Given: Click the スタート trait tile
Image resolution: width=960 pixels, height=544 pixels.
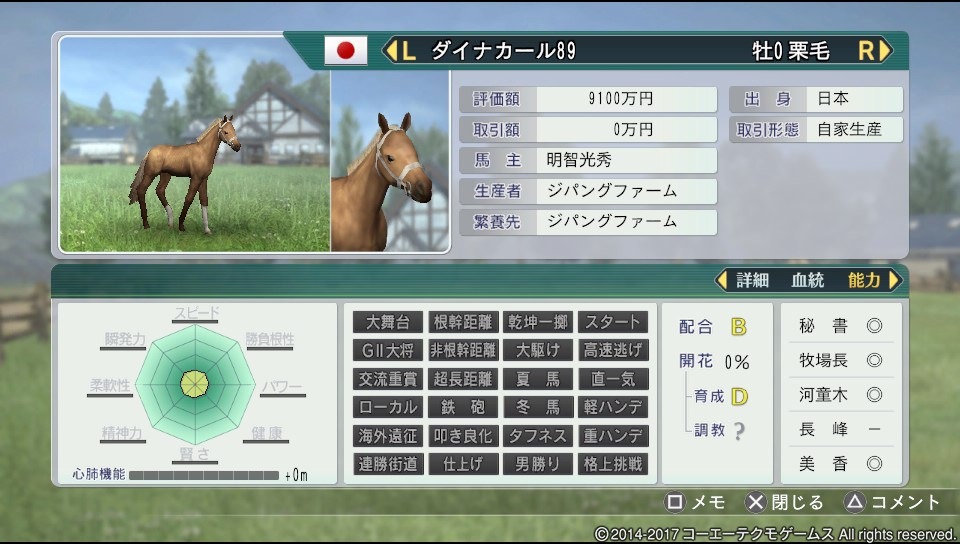Looking at the screenshot, I should (x=613, y=322).
